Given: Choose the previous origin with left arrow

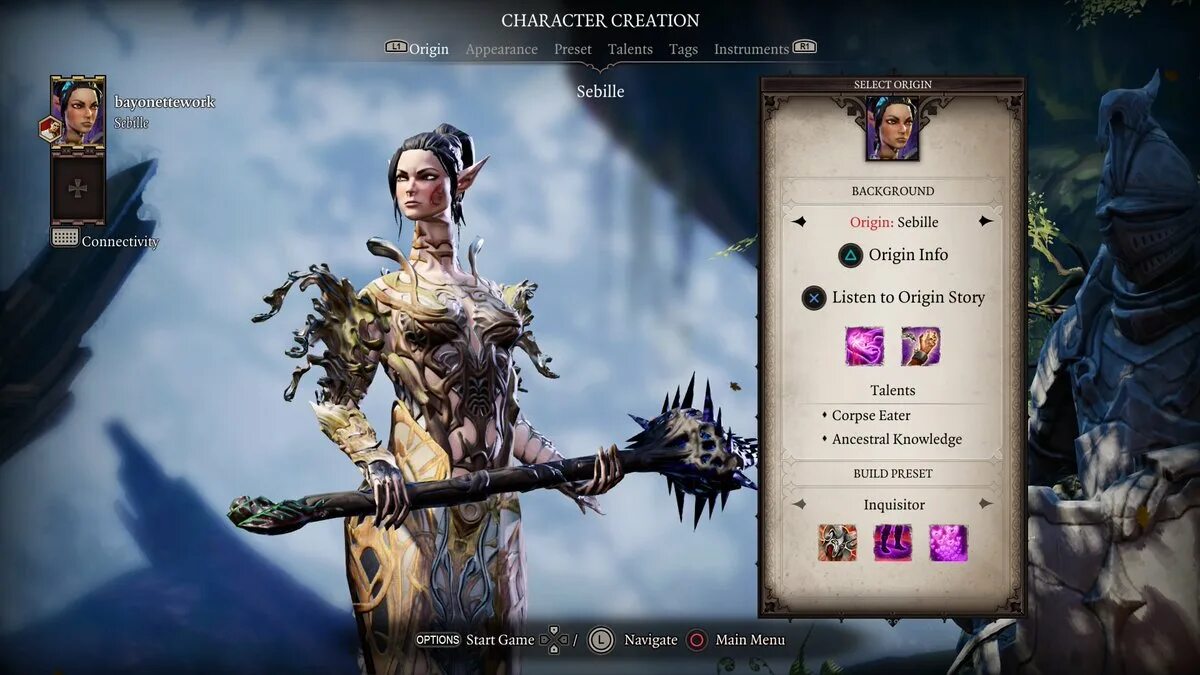Looking at the screenshot, I should click(799, 221).
